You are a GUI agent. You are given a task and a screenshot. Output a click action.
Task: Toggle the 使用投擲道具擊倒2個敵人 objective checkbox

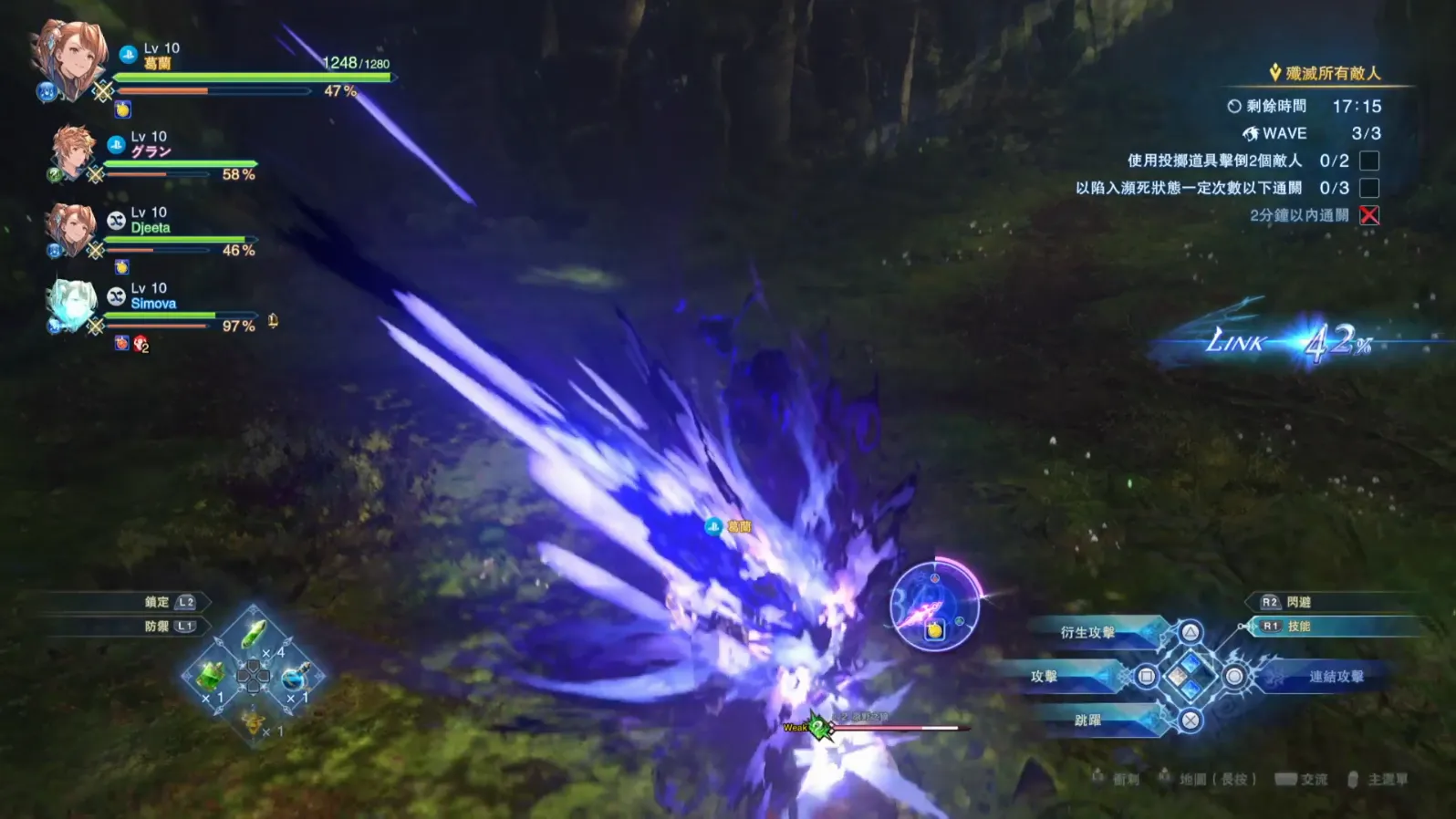[1368, 161]
